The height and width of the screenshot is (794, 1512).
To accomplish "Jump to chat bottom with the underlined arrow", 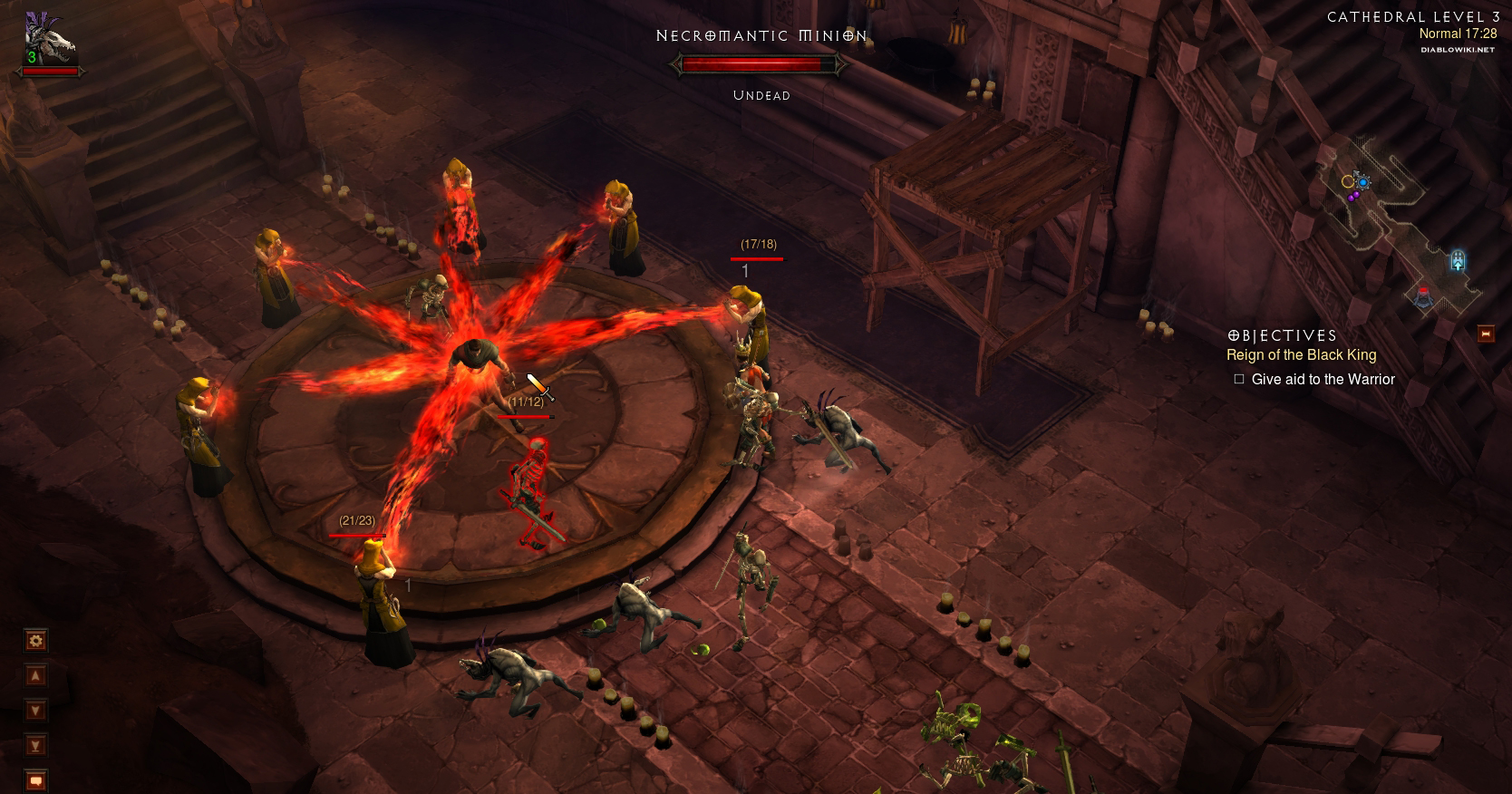I will click(x=35, y=746).
